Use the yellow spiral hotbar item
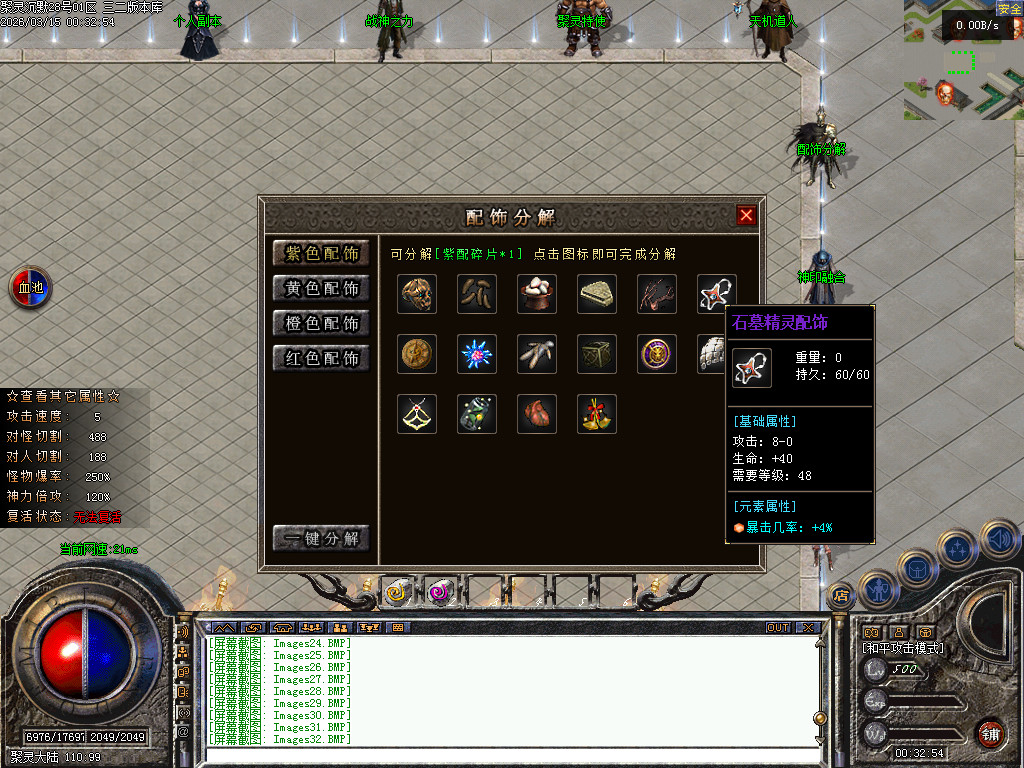The height and width of the screenshot is (768, 1024). point(398,592)
